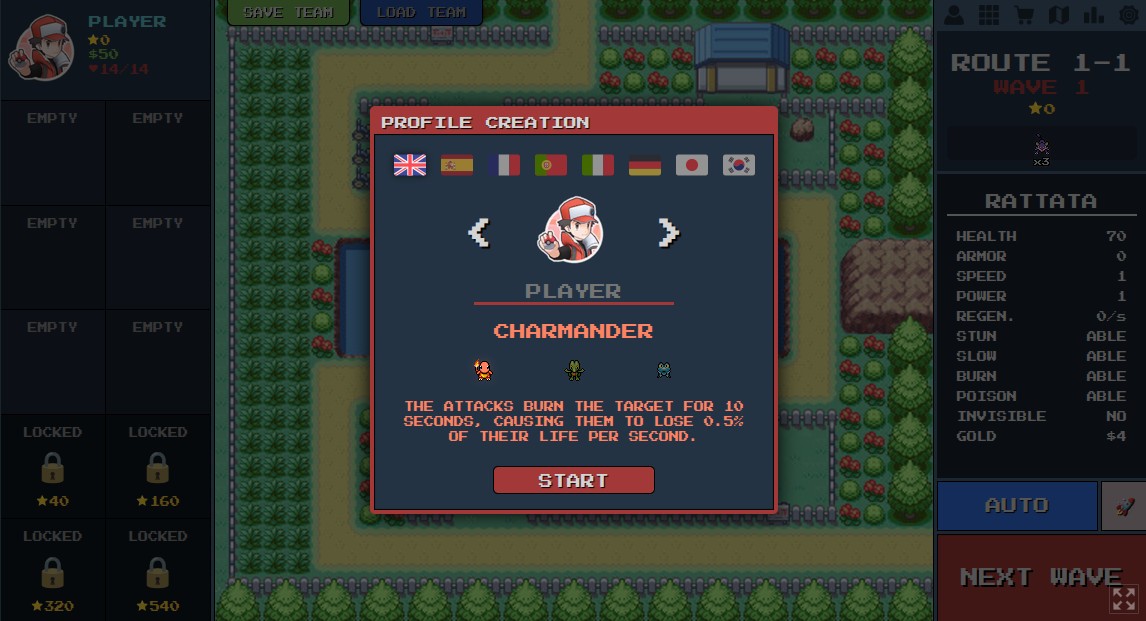Screen dimensions: 1146x621
Task: Open the settings gear icon
Action: [x=1129, y=15]
